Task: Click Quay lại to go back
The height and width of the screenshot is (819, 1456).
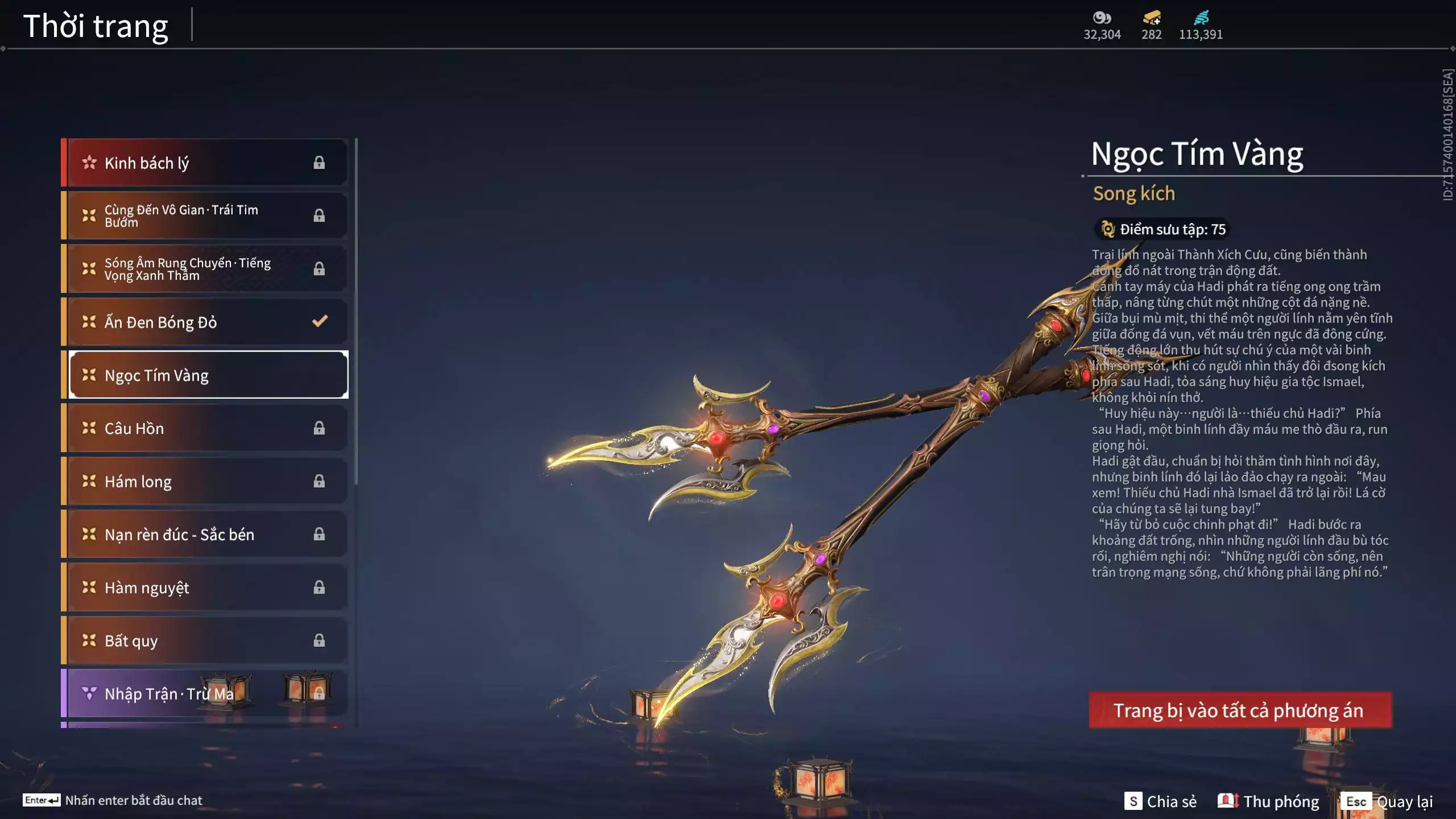Action: [x=1408, y=802]
